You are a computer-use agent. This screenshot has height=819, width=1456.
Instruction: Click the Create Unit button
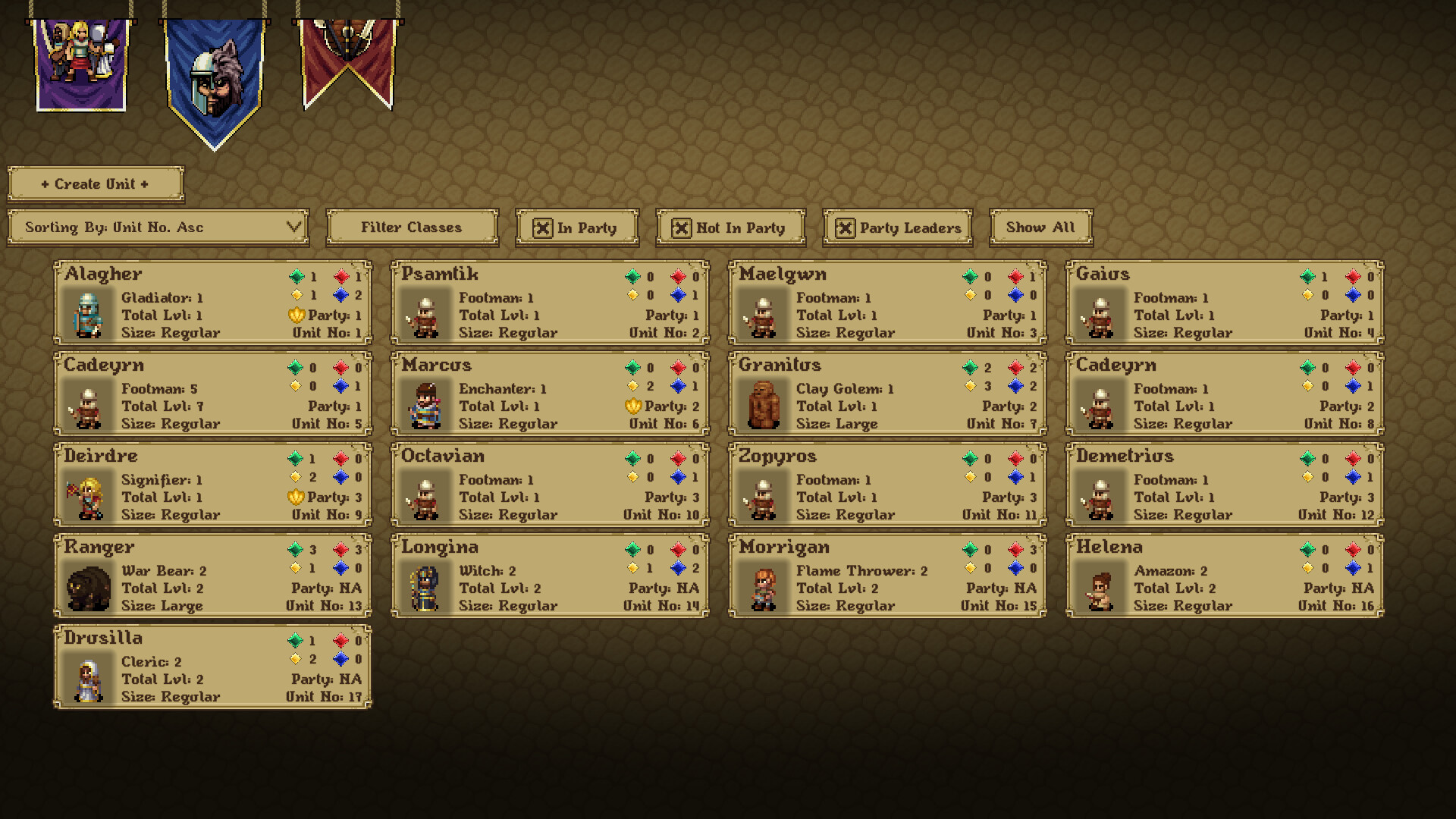tap(94, 184)
